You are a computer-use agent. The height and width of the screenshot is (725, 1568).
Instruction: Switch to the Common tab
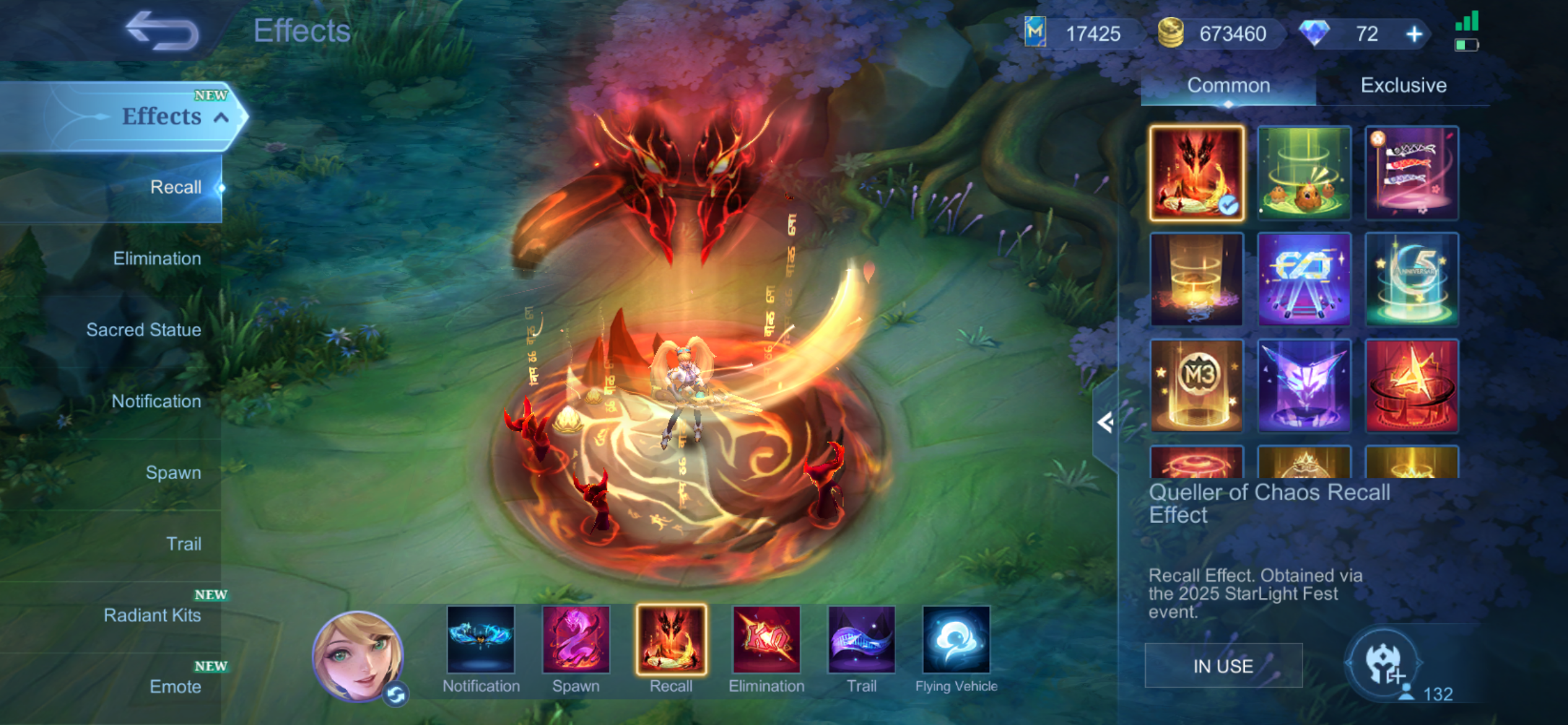pos(1228,86)
